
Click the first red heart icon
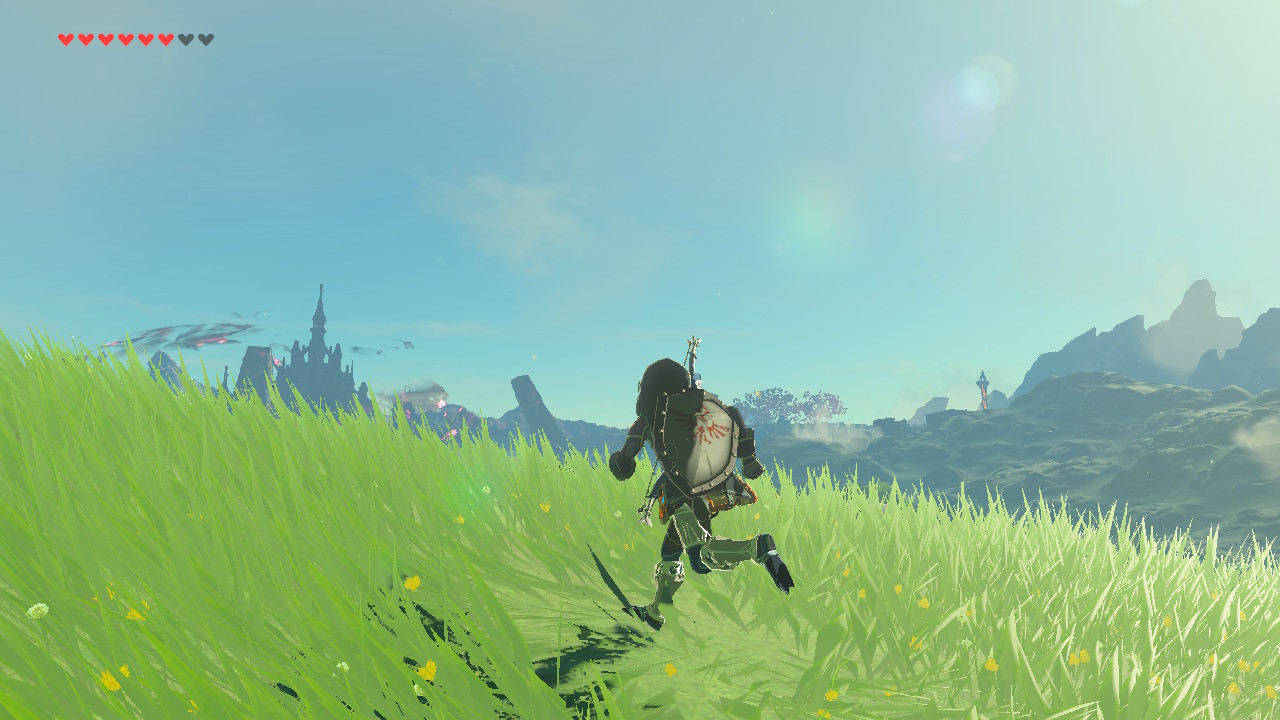click(66, 39)
